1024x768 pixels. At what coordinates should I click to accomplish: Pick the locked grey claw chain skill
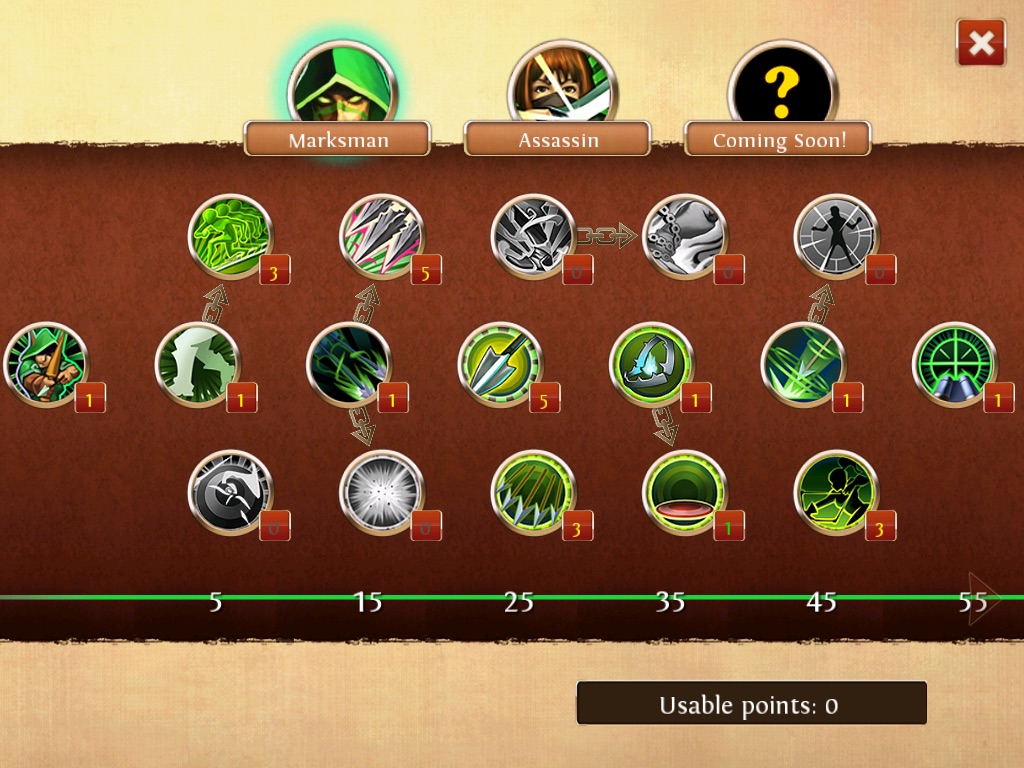pos(533,236)
